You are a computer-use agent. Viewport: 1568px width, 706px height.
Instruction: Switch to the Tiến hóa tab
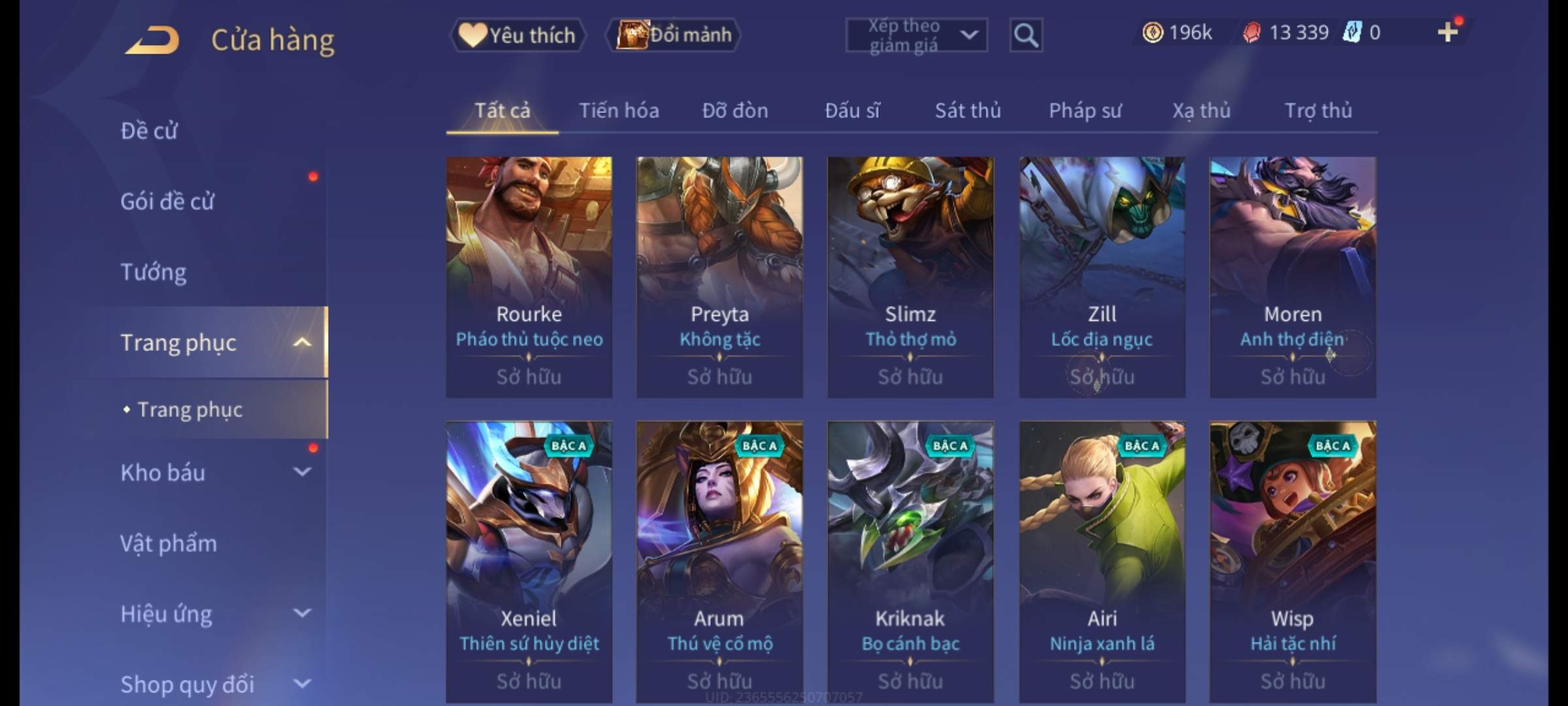tap(619, 110)
